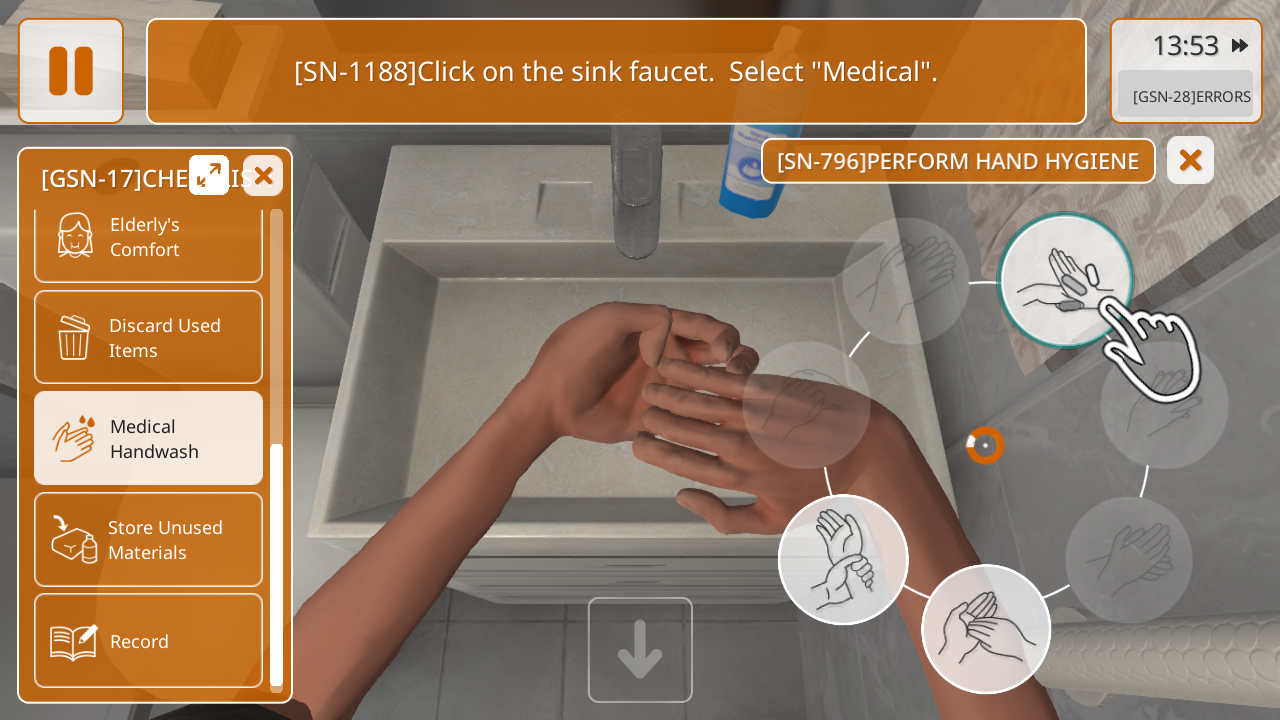
Task: Expand the checklist panel
Action: [x=209, y=175]
